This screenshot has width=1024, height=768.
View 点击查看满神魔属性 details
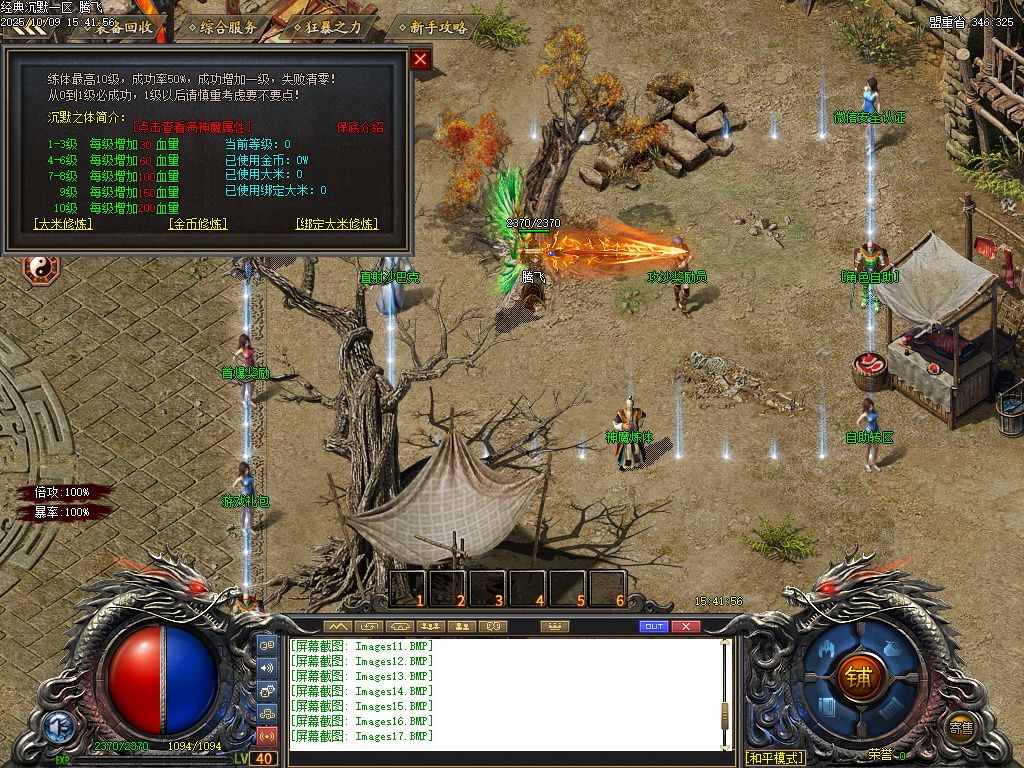point(193,128)
